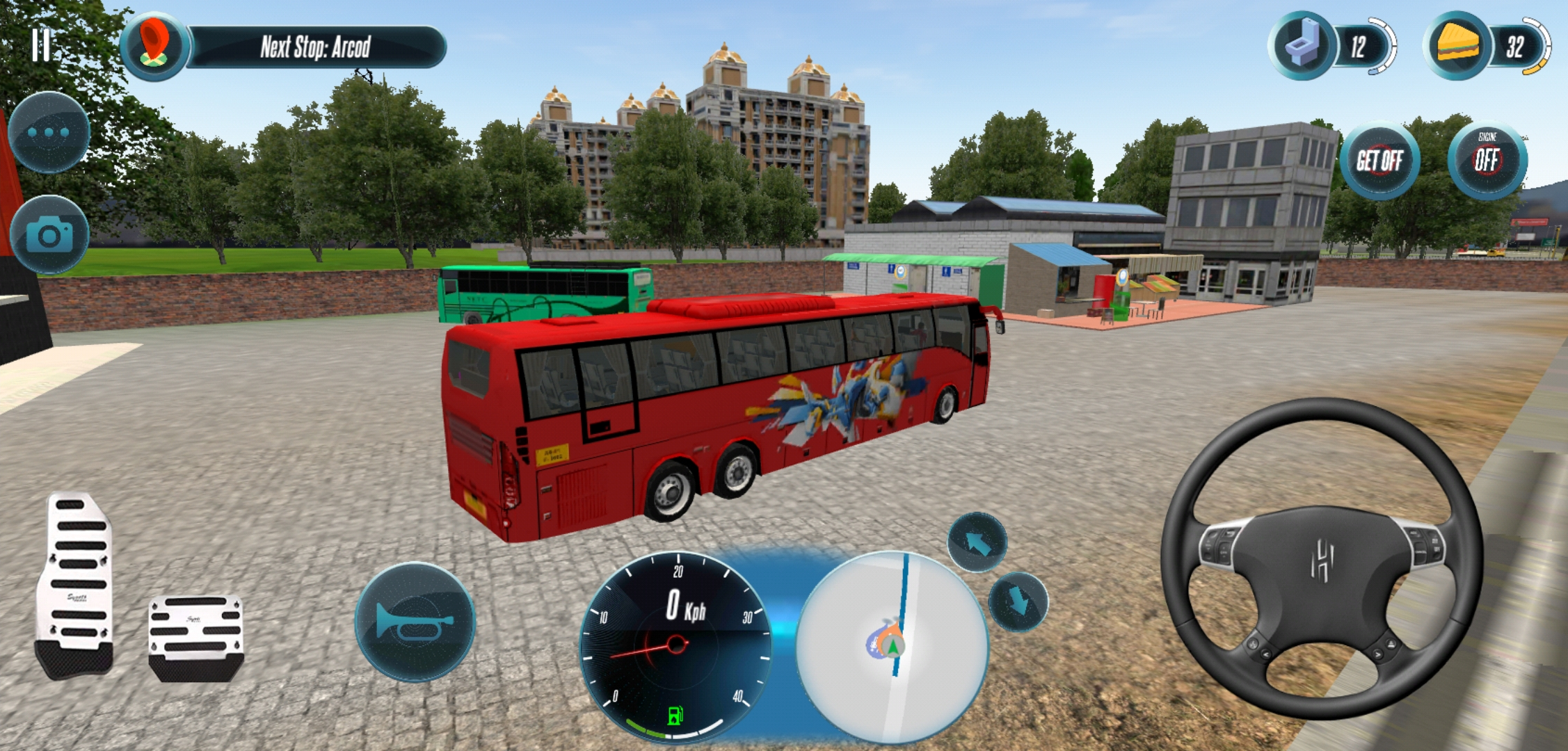
Task: Click the GET OFF button
Action: [1379, 161]
